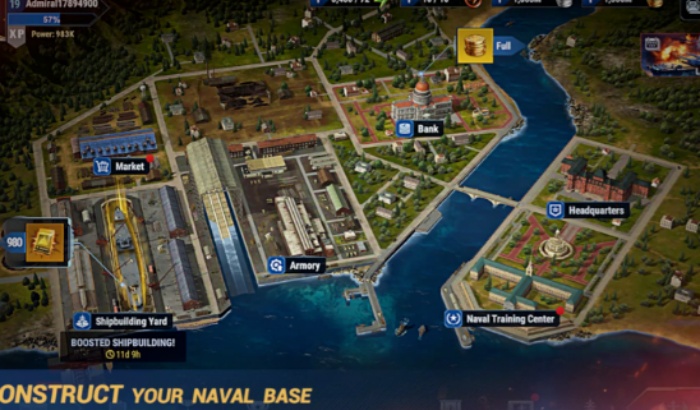
Task: Open the Market building label
Action: coord(121,166)
